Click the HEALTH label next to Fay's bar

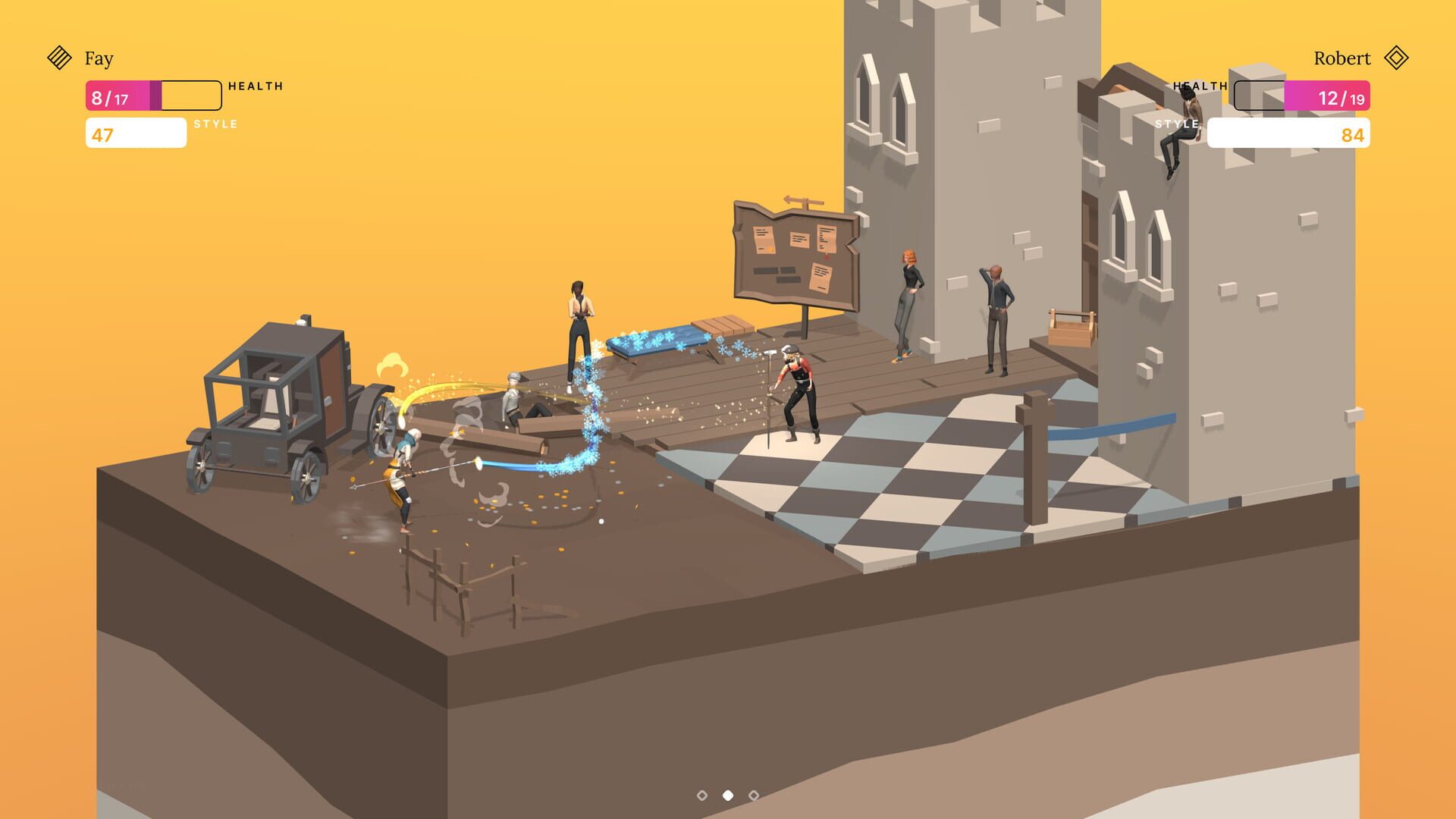click(254, 85)
